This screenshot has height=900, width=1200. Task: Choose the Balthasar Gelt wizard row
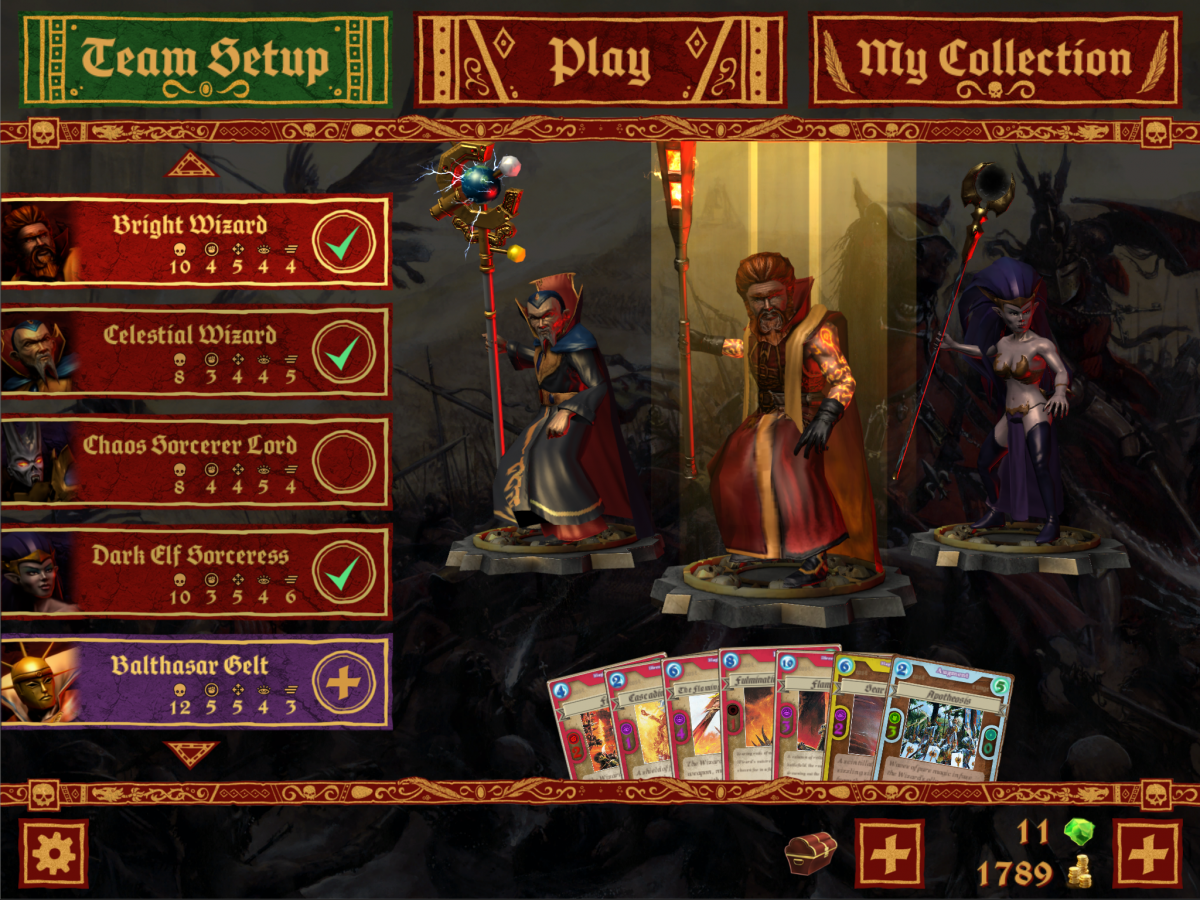point(190,682)
